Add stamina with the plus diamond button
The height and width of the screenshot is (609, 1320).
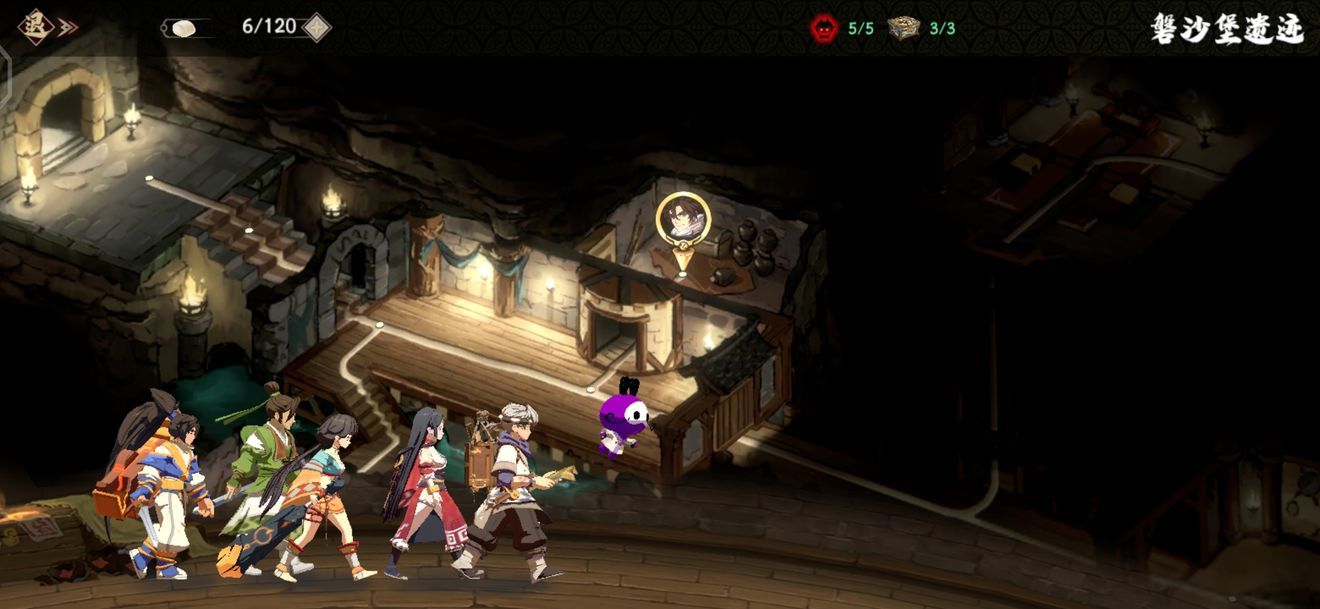click(316, 27)
